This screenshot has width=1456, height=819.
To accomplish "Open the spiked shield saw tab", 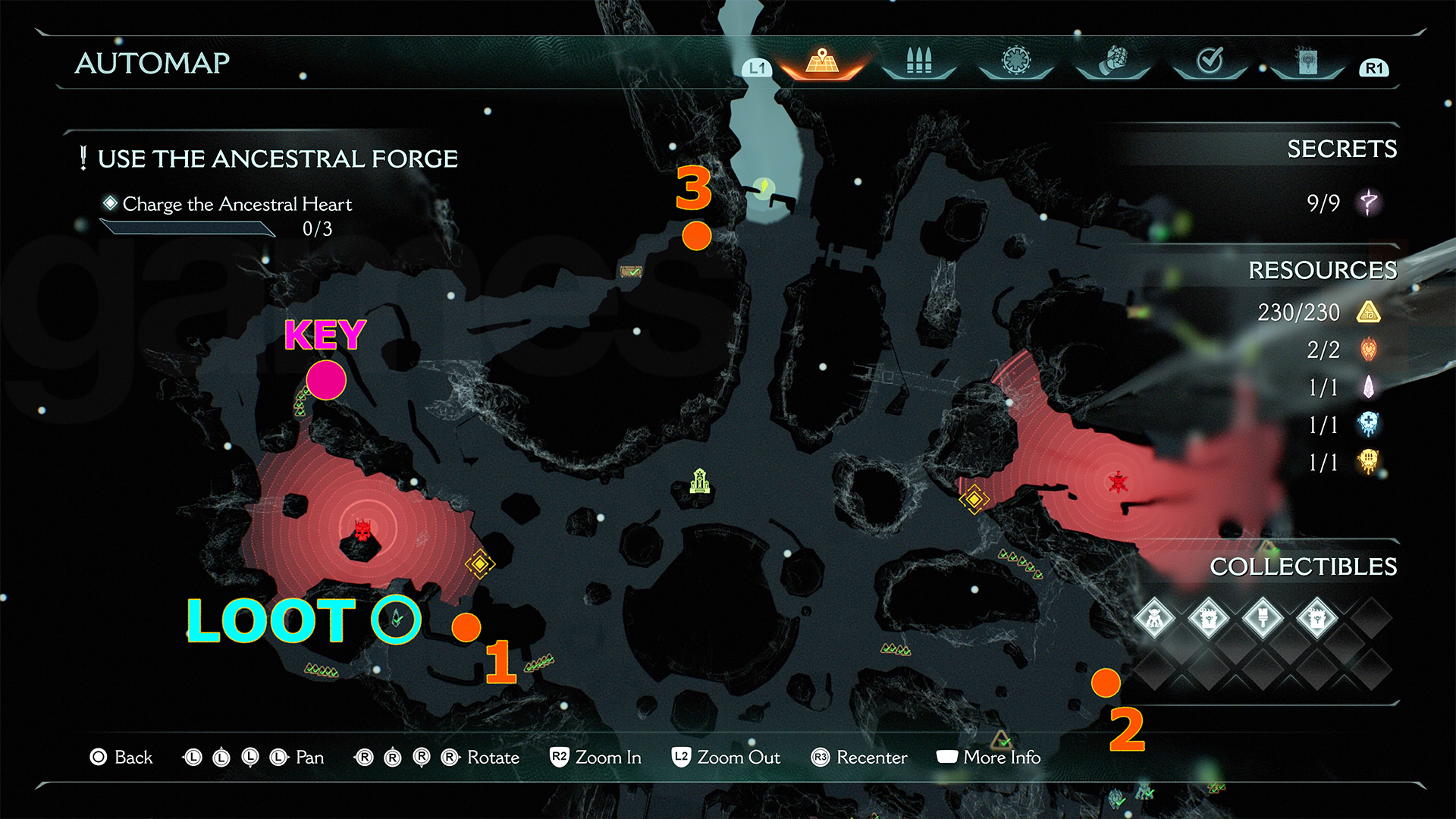I will coord(1016,61).
